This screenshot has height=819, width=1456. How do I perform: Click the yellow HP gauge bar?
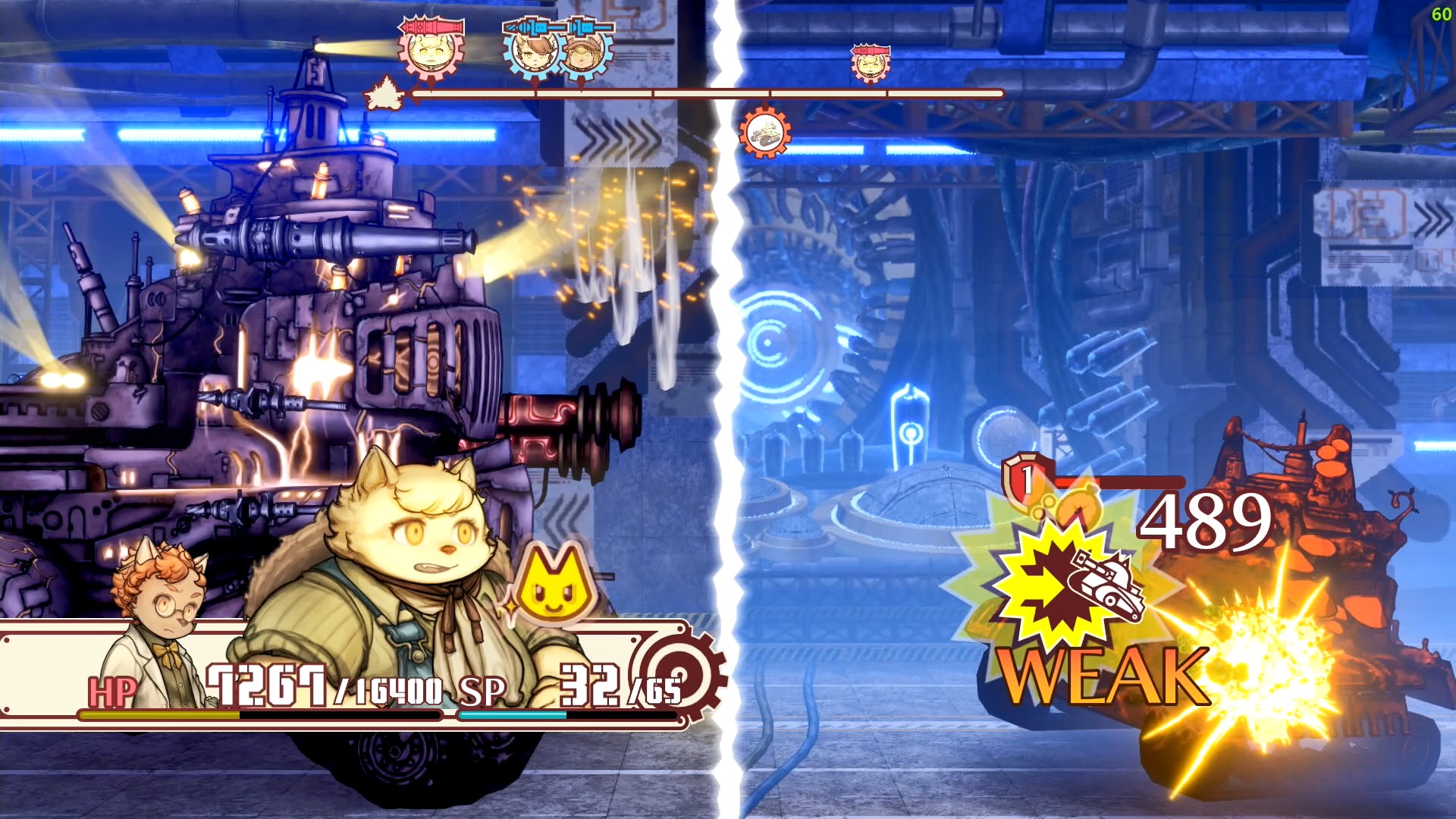[x=159, y=714]
